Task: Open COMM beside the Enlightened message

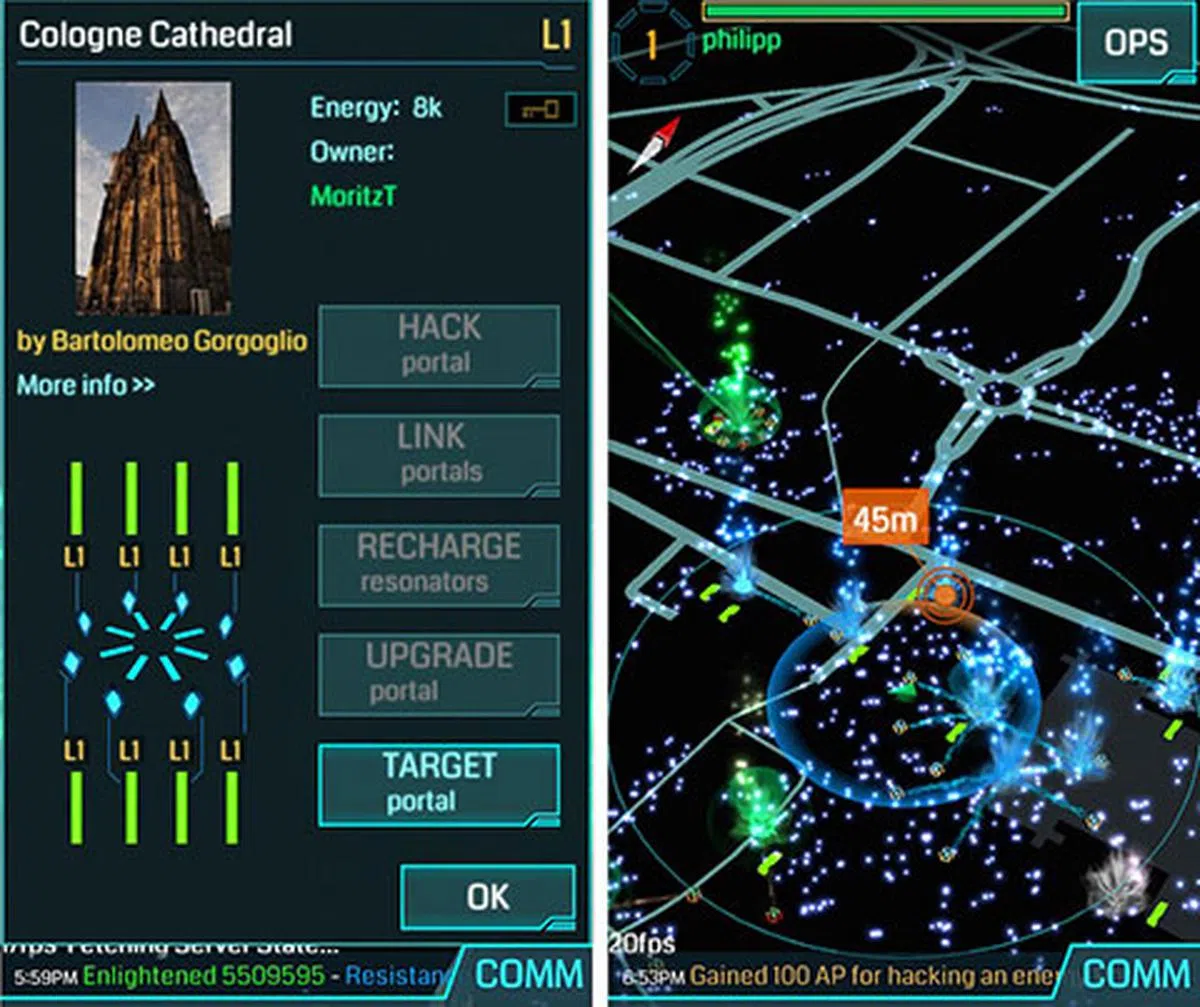Action: 528,973
